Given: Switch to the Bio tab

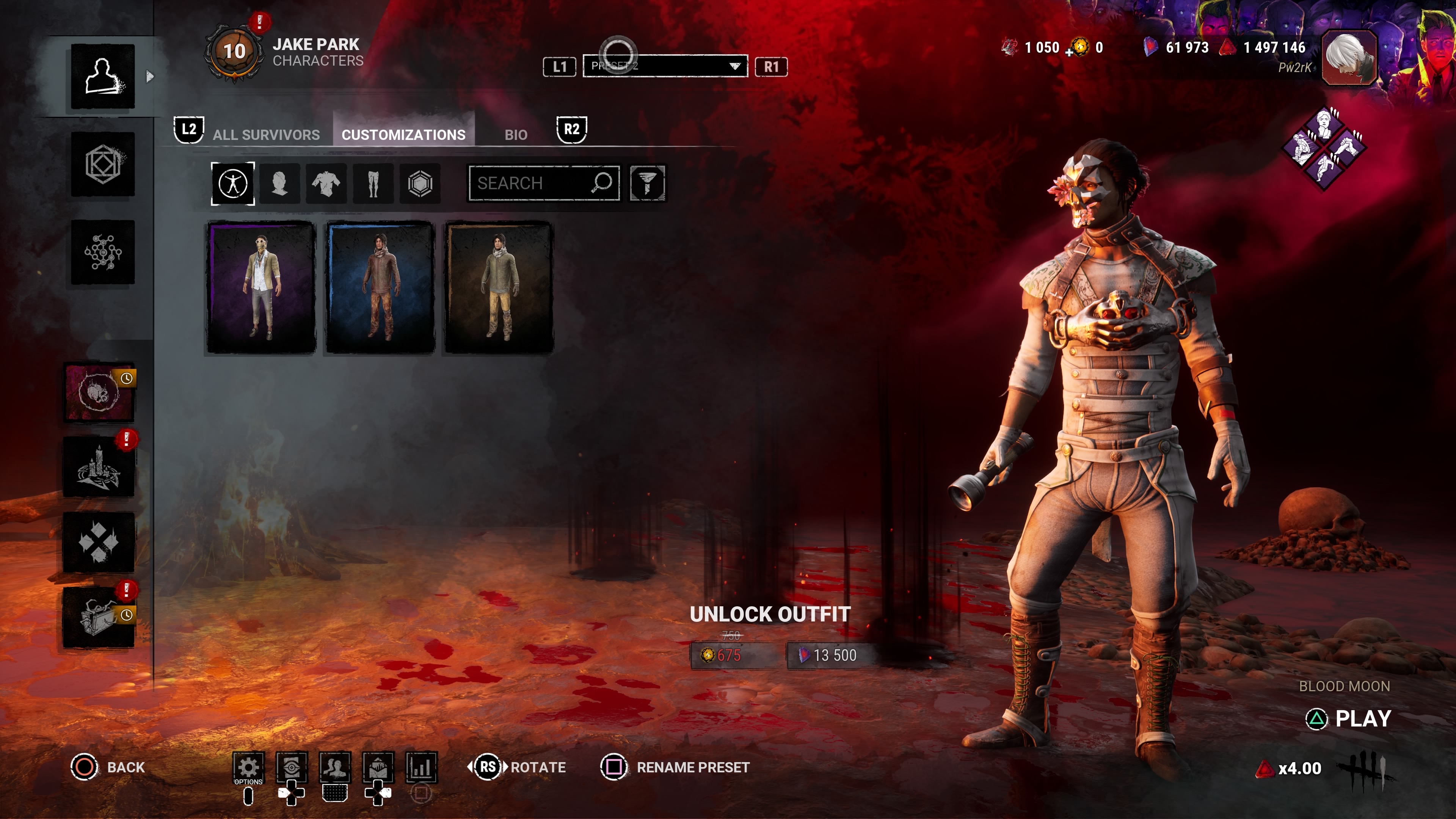Looking at the screenshot, I should pyautogui.click(x=516, y=135).
